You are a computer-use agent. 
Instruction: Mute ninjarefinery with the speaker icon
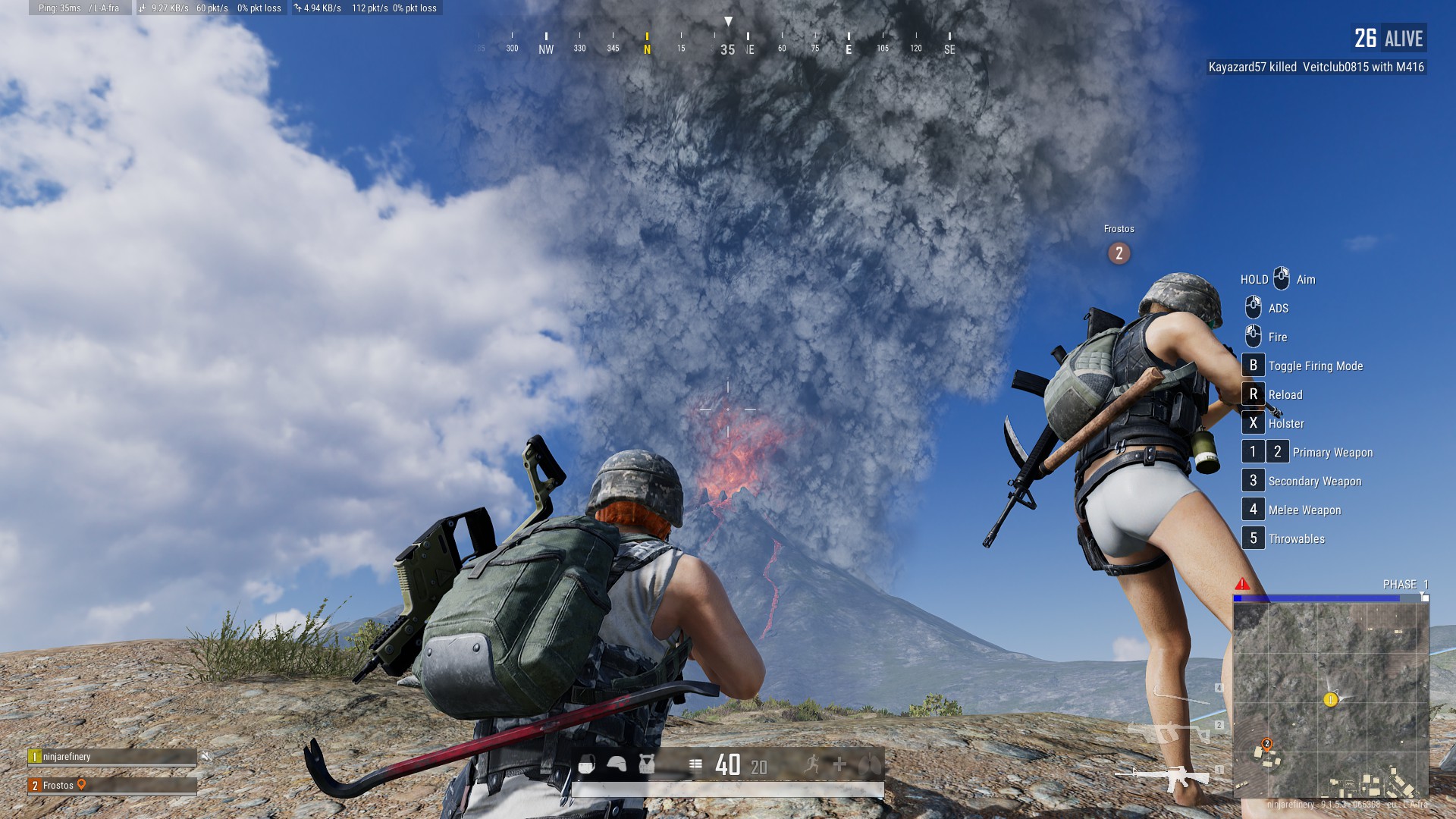click(x=205, y=757)
